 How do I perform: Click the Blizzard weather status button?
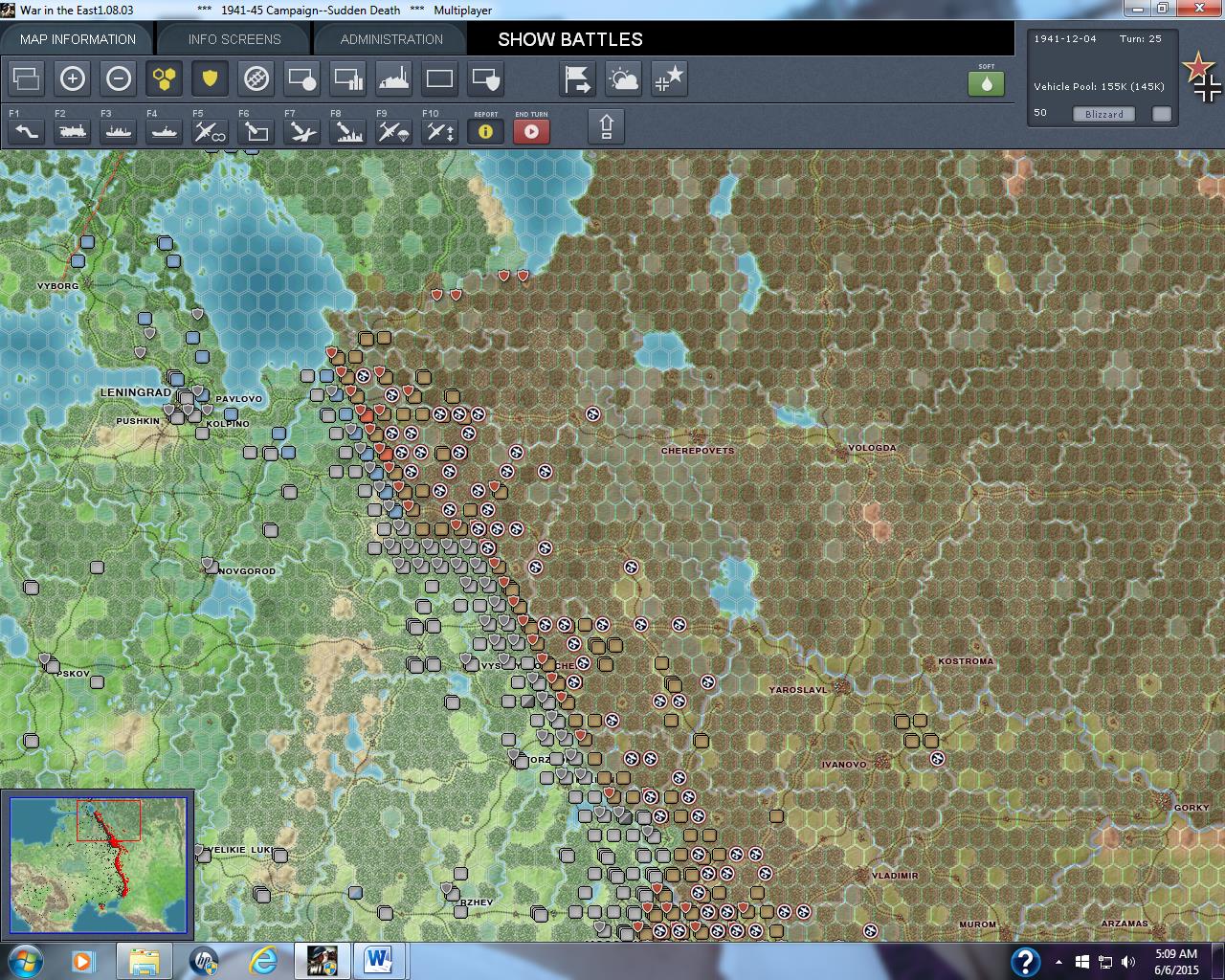[1103, 114]
